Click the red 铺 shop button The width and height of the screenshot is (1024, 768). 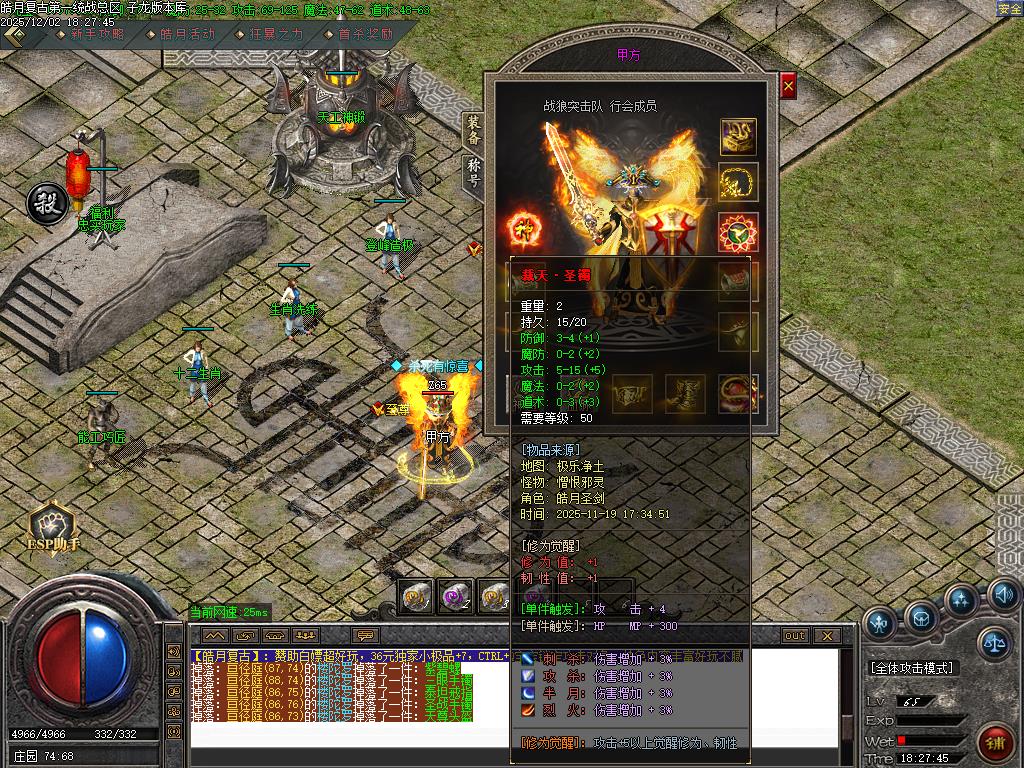[x=995, y=745]
